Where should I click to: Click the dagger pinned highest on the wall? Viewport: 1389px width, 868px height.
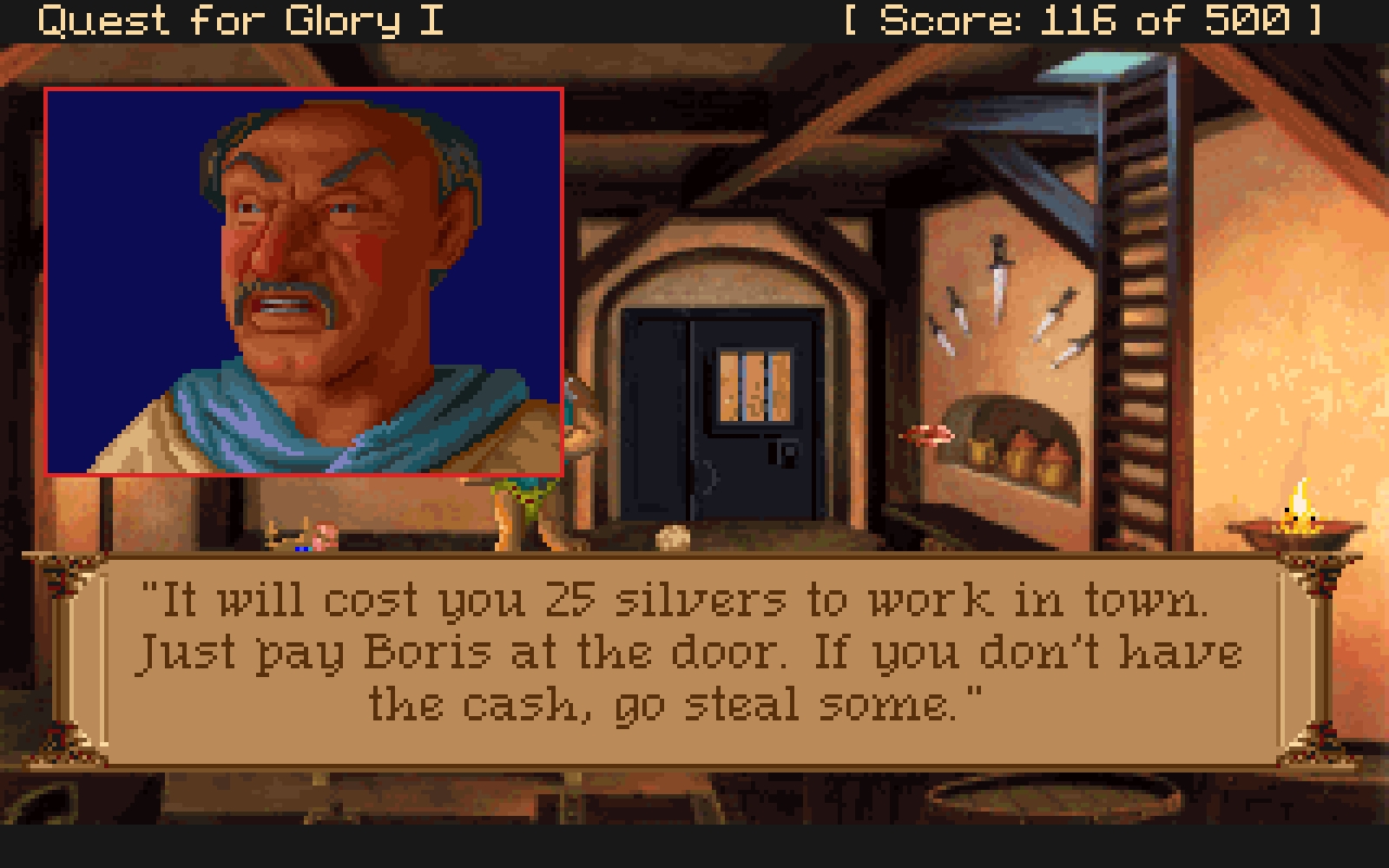(x=998, y=278)
